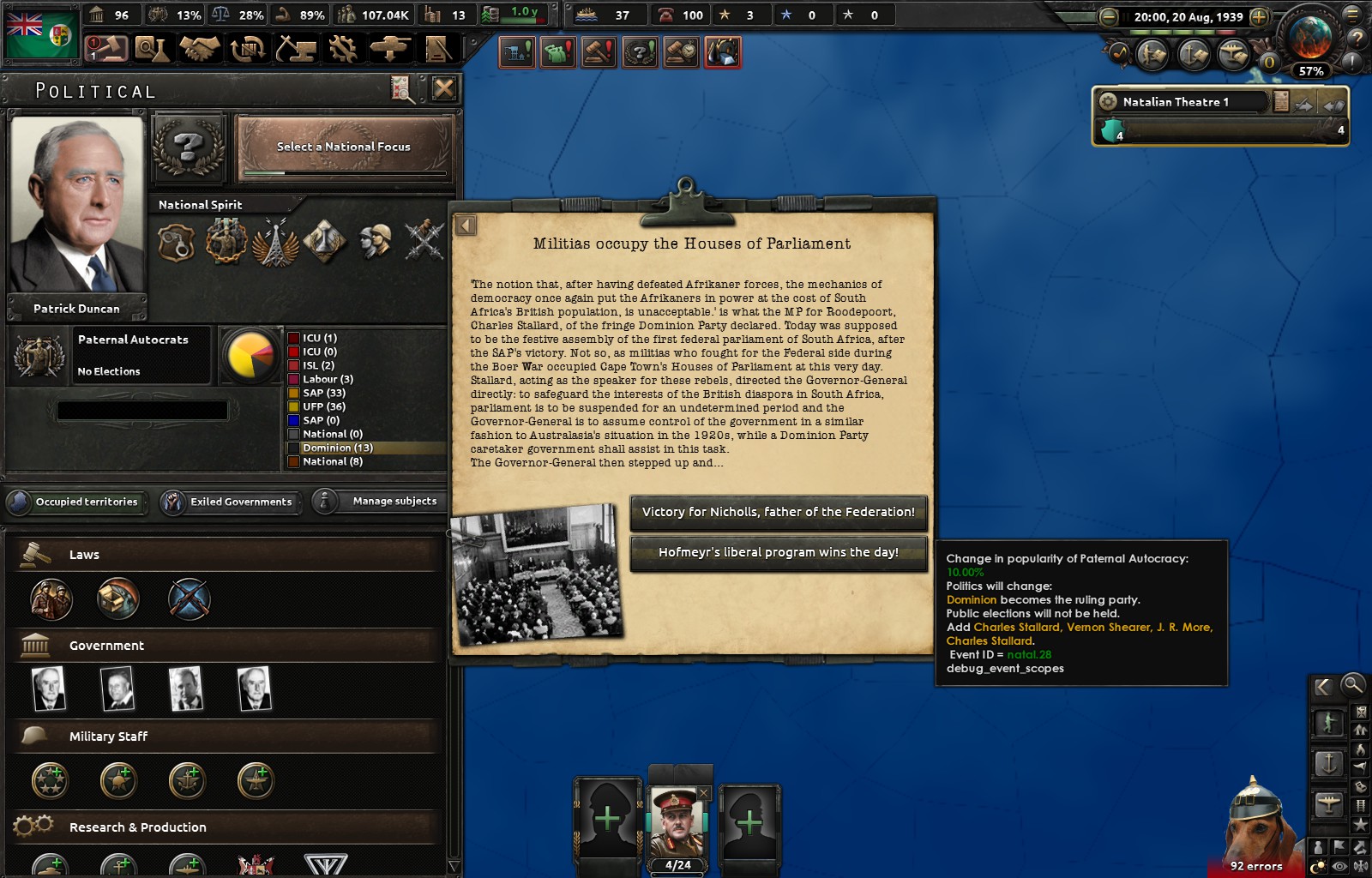The height and width of the screenshot is (878, 1372).
Task: Click the red resource shortage alert icon
Action: point(723,53)
